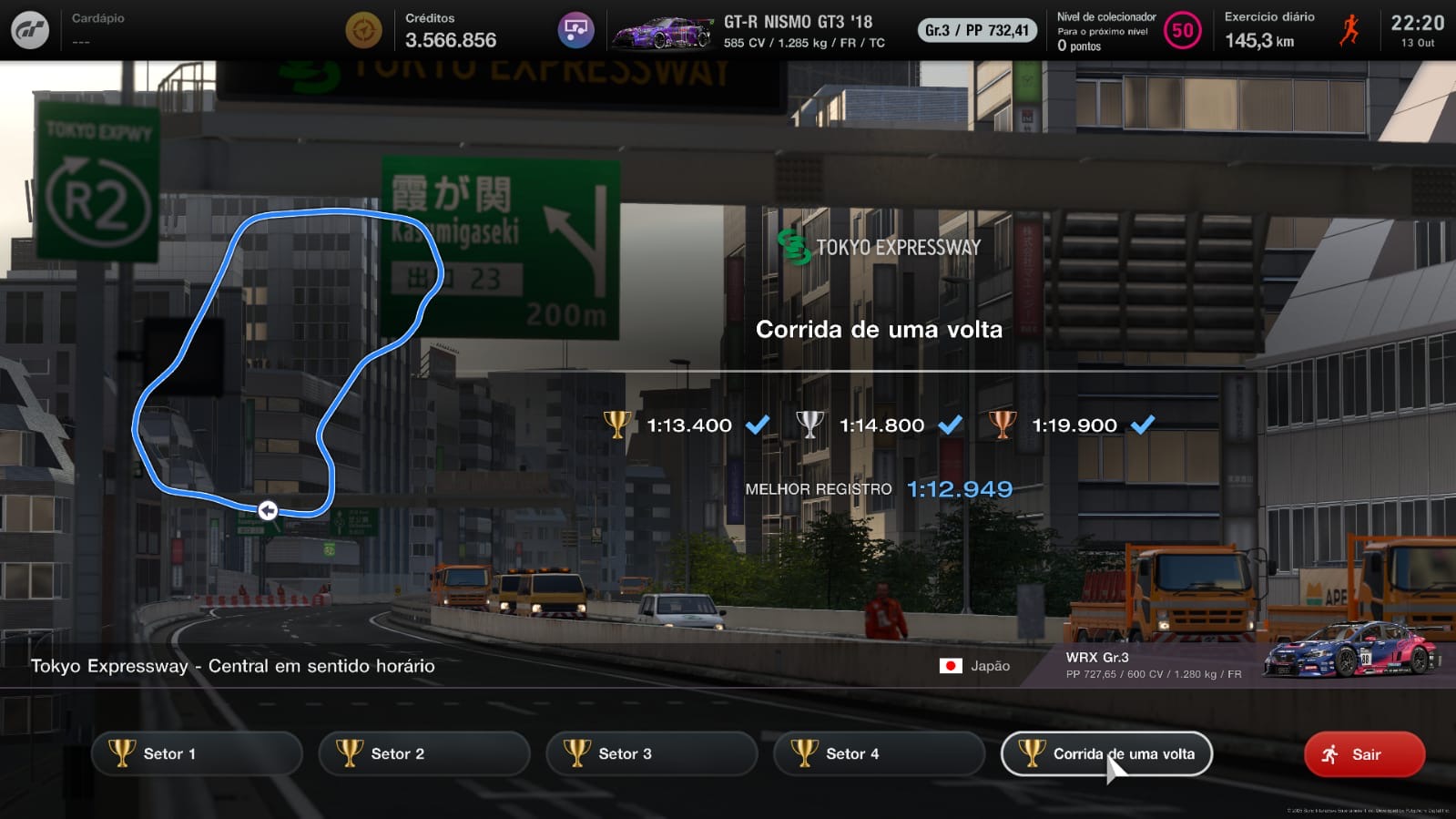Switch to the Corrida de uma volta tab
The height and width of the screenshot is (819, 1456).
1106,753
